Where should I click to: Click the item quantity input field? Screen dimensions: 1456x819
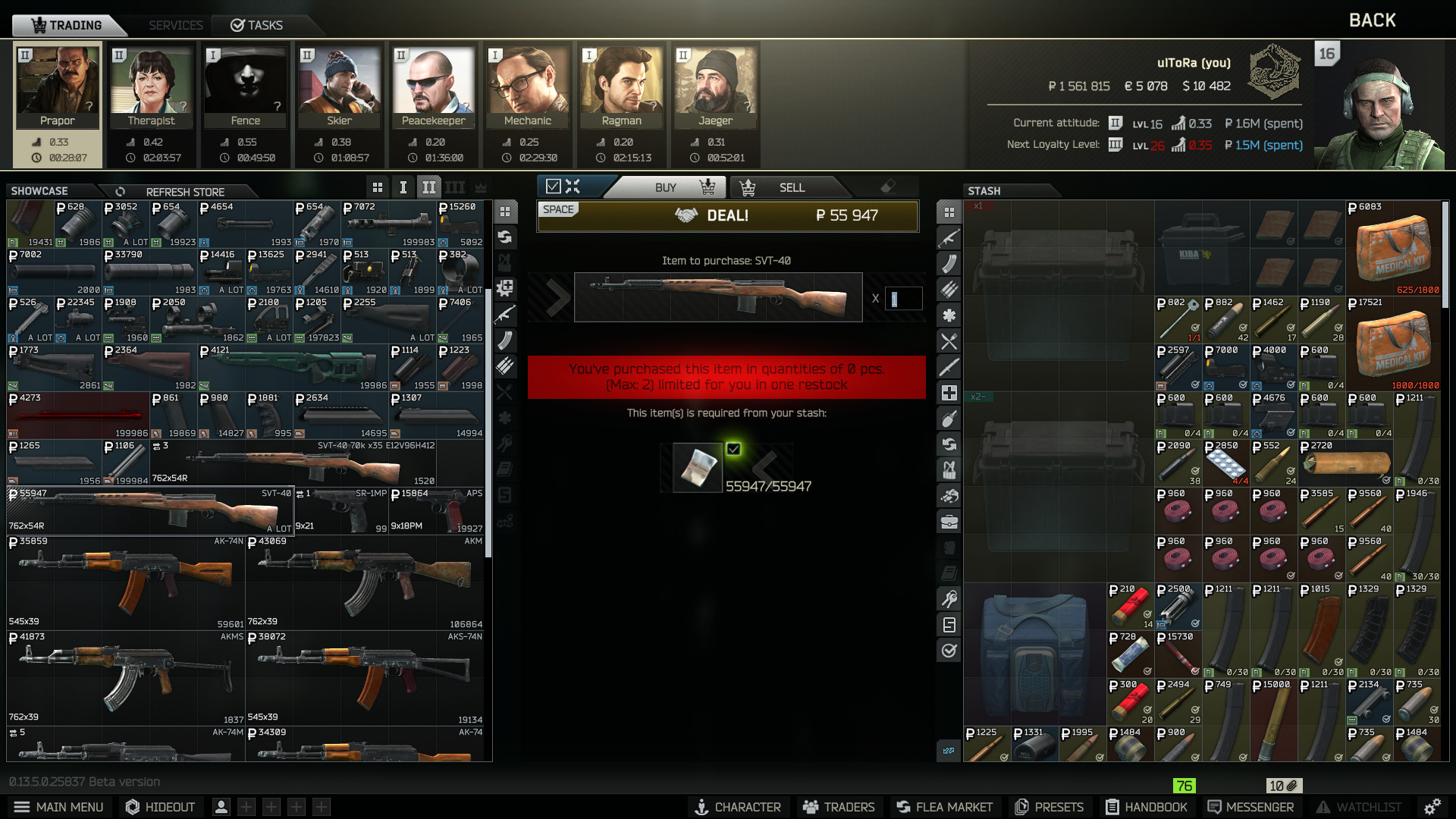(x=902, y=298)
